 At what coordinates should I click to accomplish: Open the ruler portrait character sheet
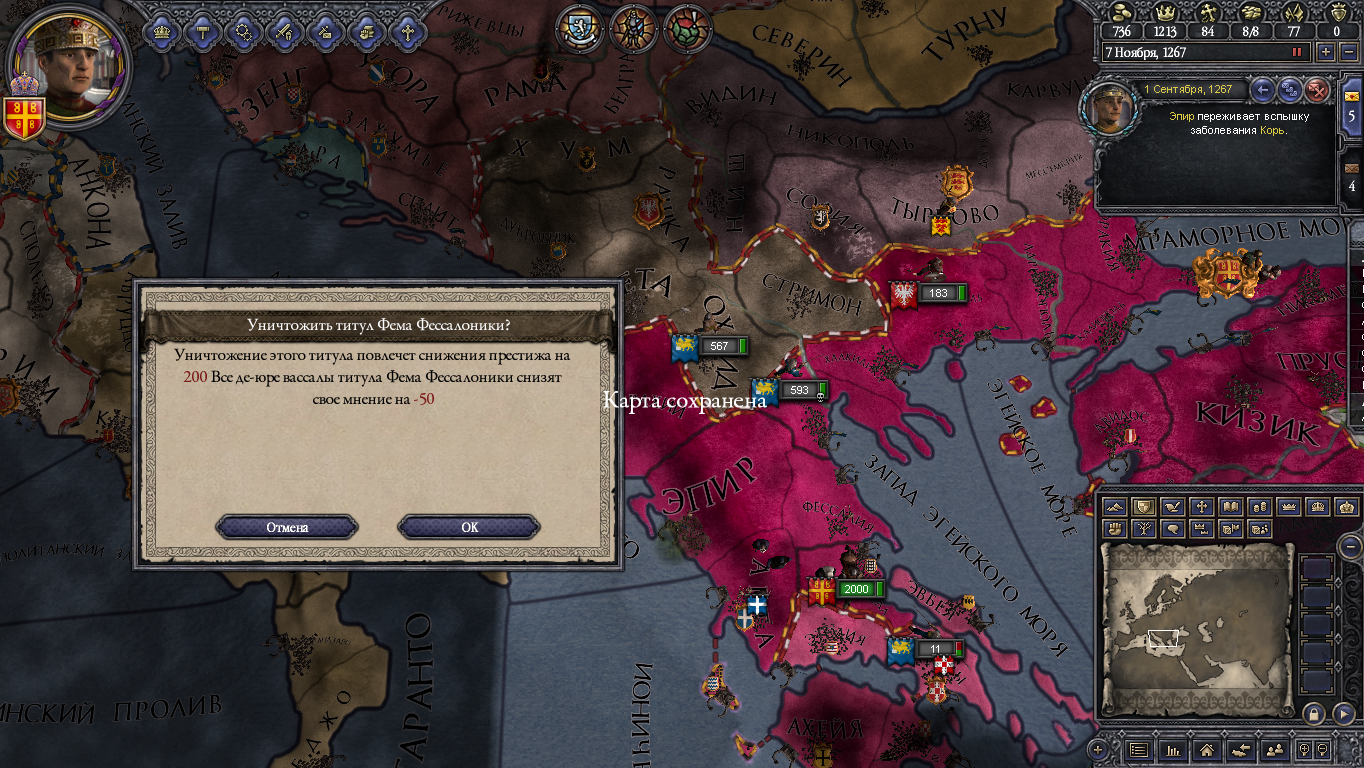(68, 65)
